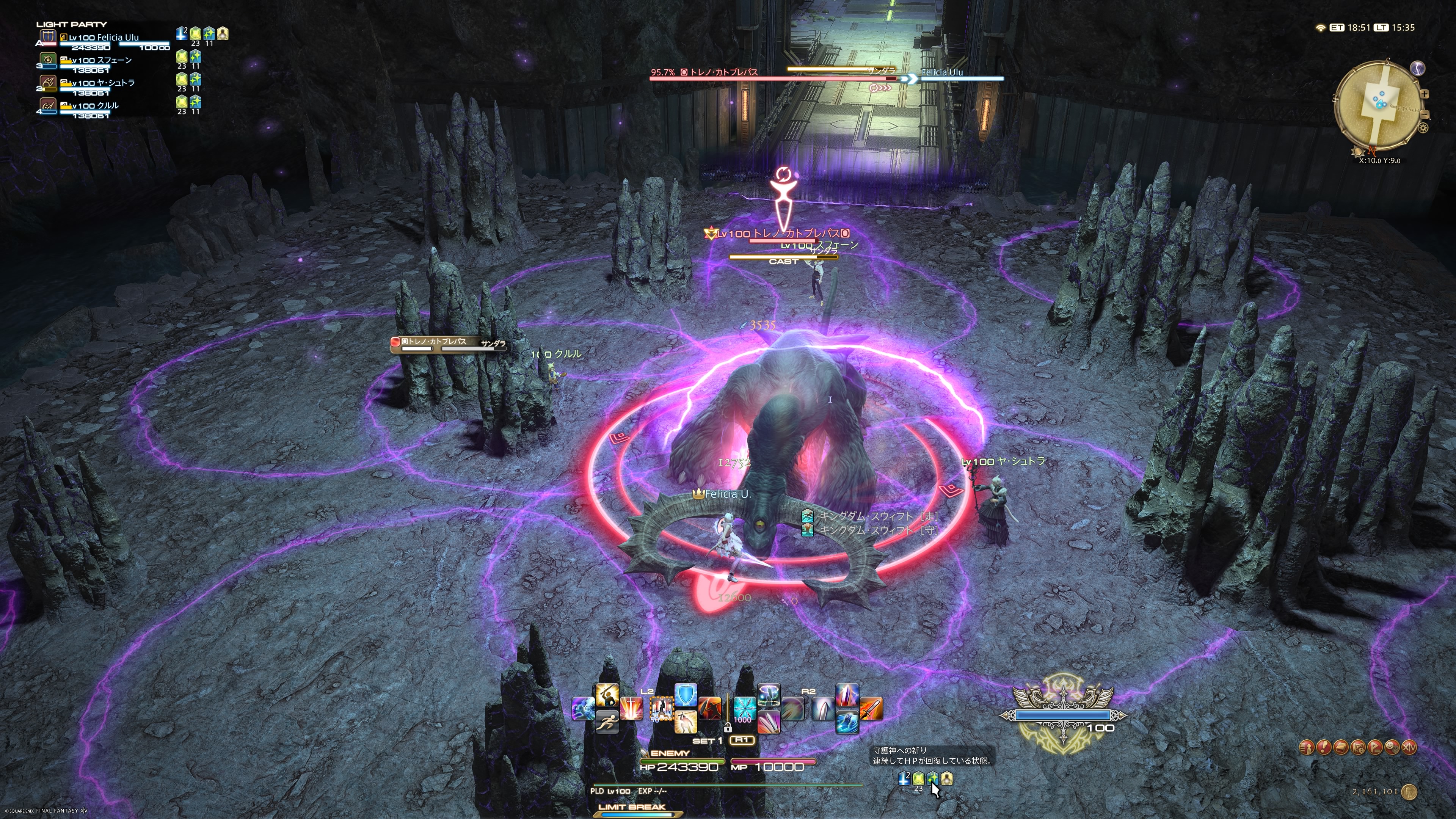This screenshot has height=819, width=1456.
Task: Open the Social menu with the smiley faces
Action: point(1392,748)
